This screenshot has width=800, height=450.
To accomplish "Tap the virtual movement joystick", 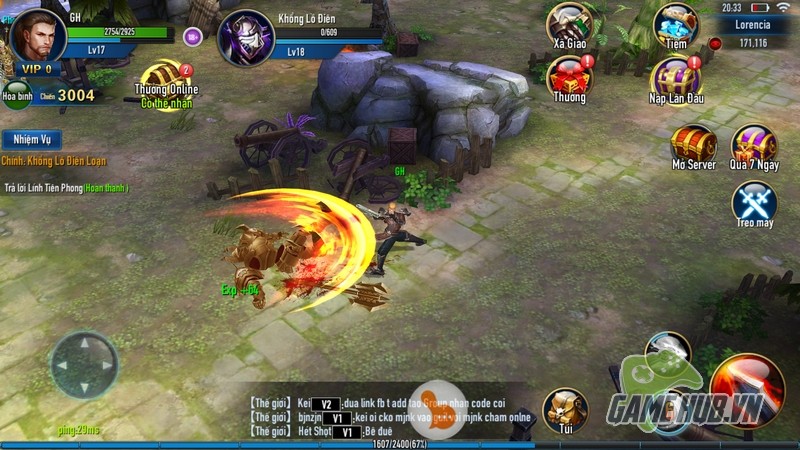I will pos(84,364).
